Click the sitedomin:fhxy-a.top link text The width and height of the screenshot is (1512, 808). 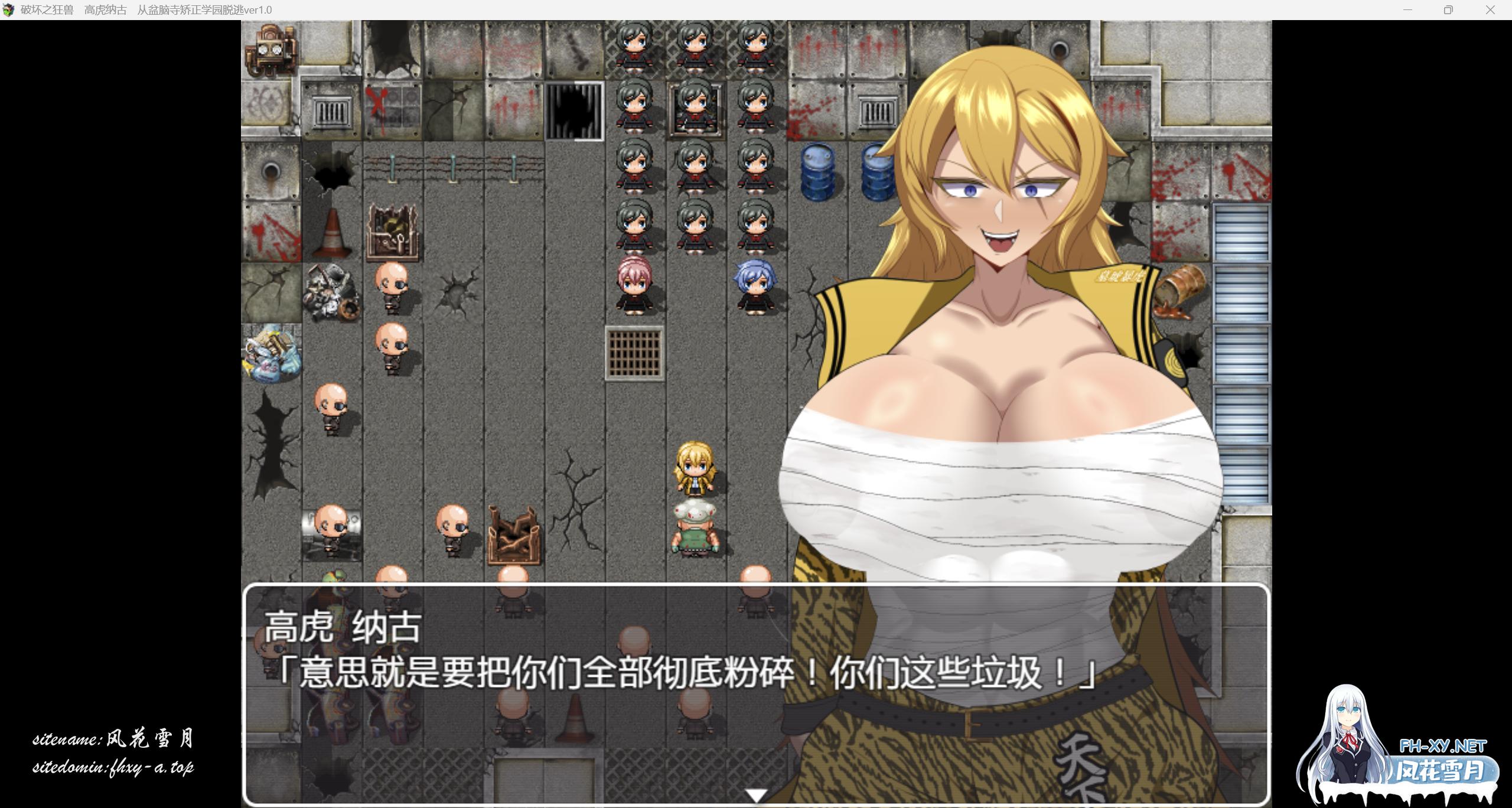coord(116,768)
